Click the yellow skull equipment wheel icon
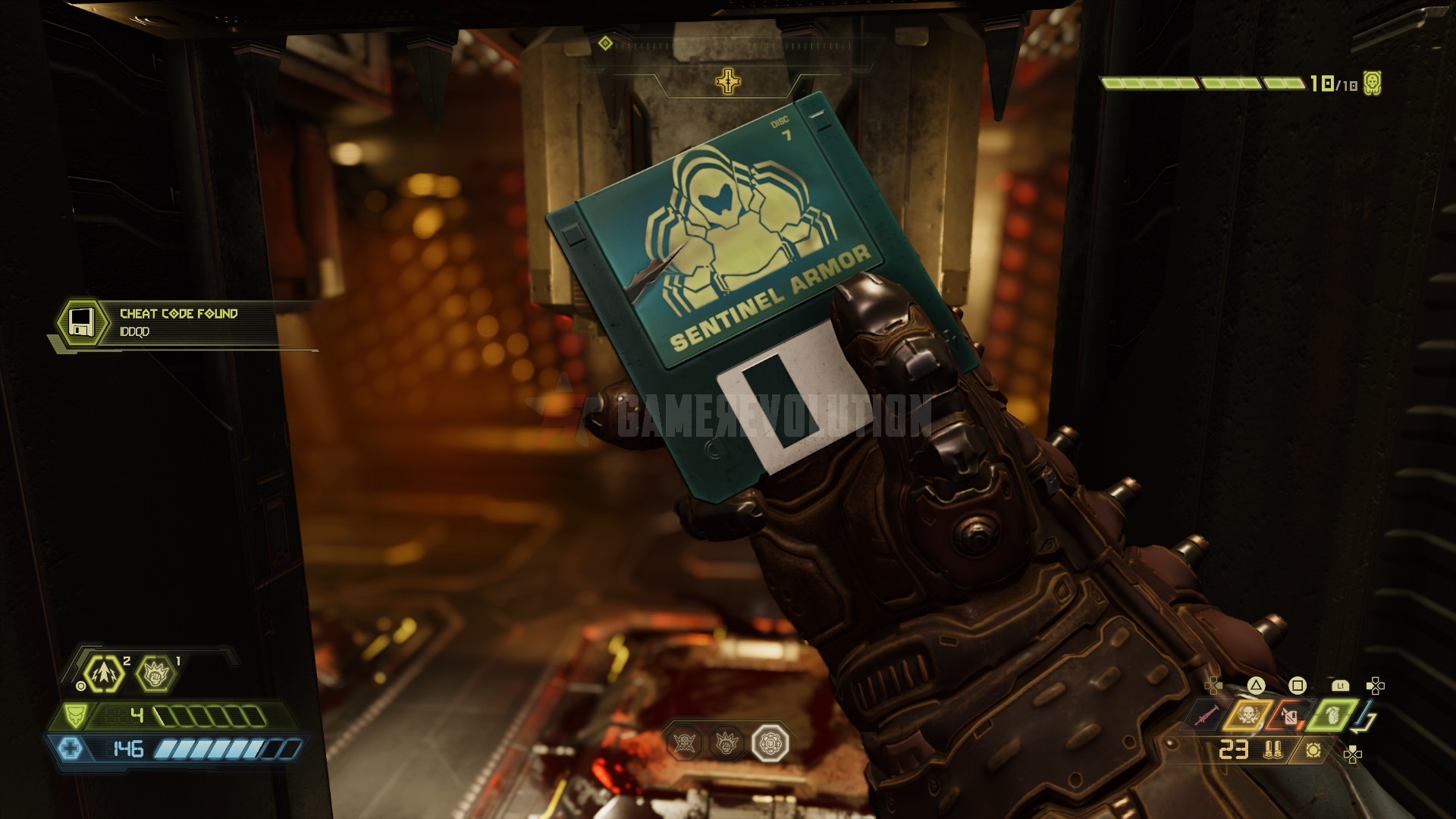This screenshot has width=1456, height=819. [x=1249, y=715]
